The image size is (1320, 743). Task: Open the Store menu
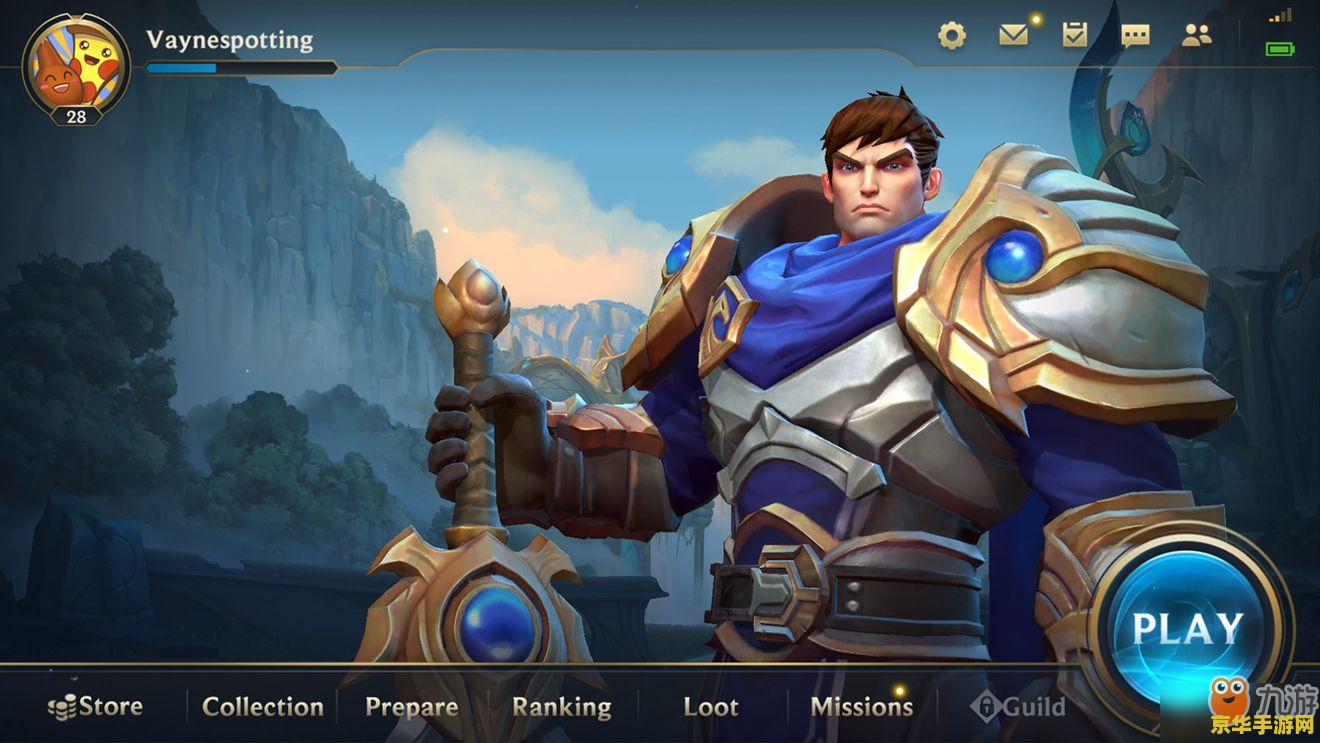pos(96,707)
